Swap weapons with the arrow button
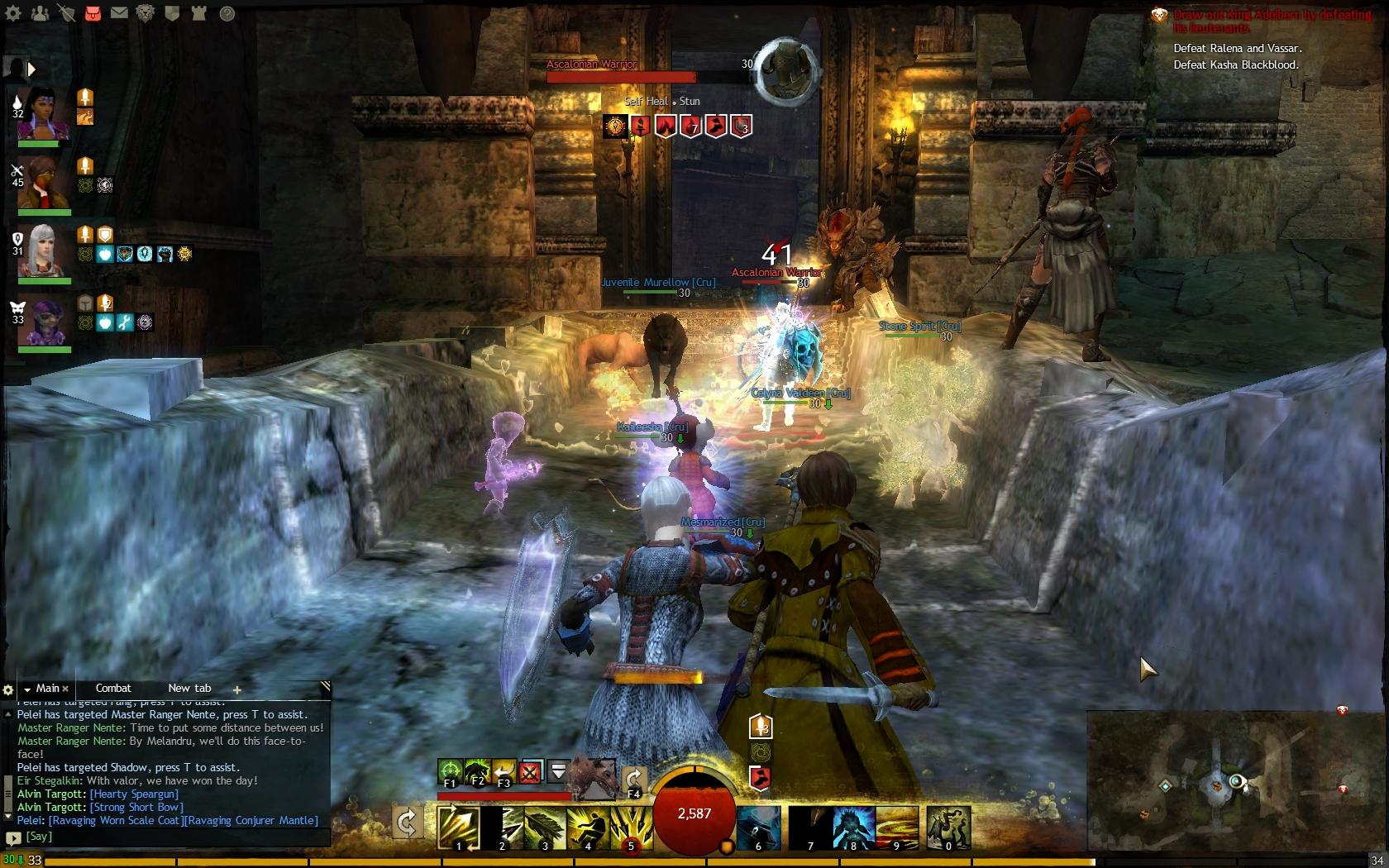 click(x=407, y=823)
